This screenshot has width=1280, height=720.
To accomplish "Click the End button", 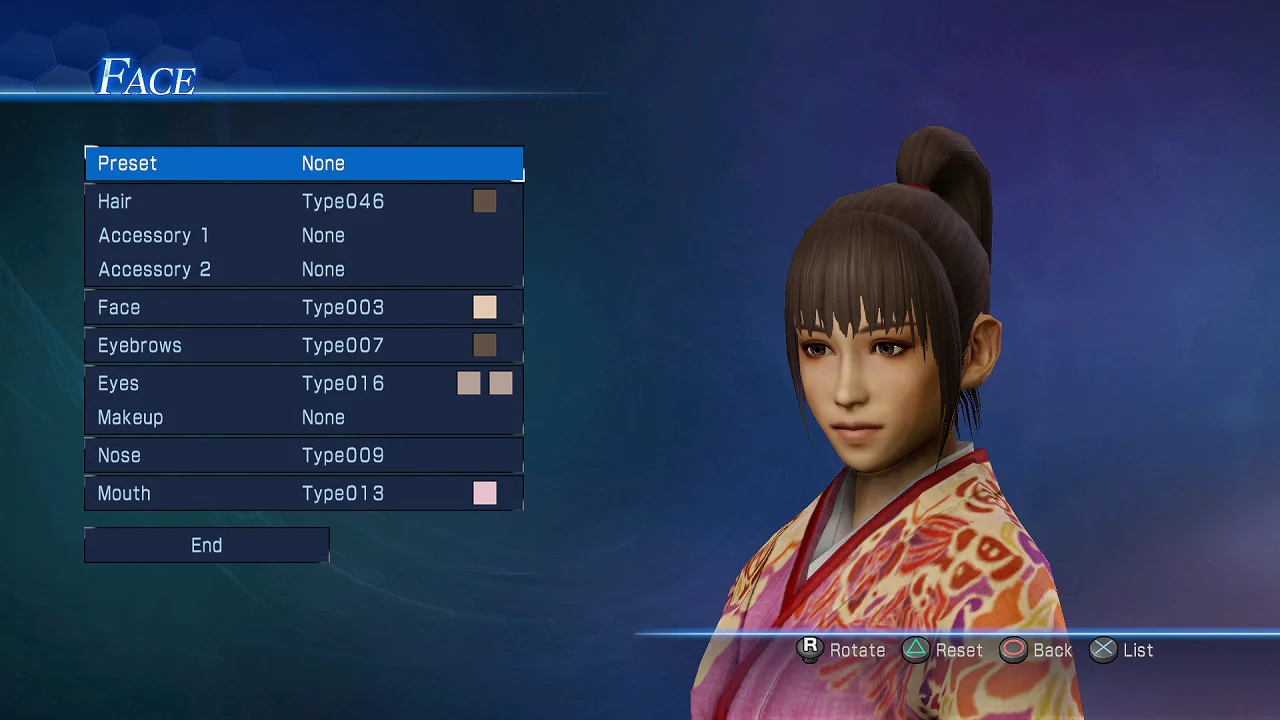I will coord(206,545).
